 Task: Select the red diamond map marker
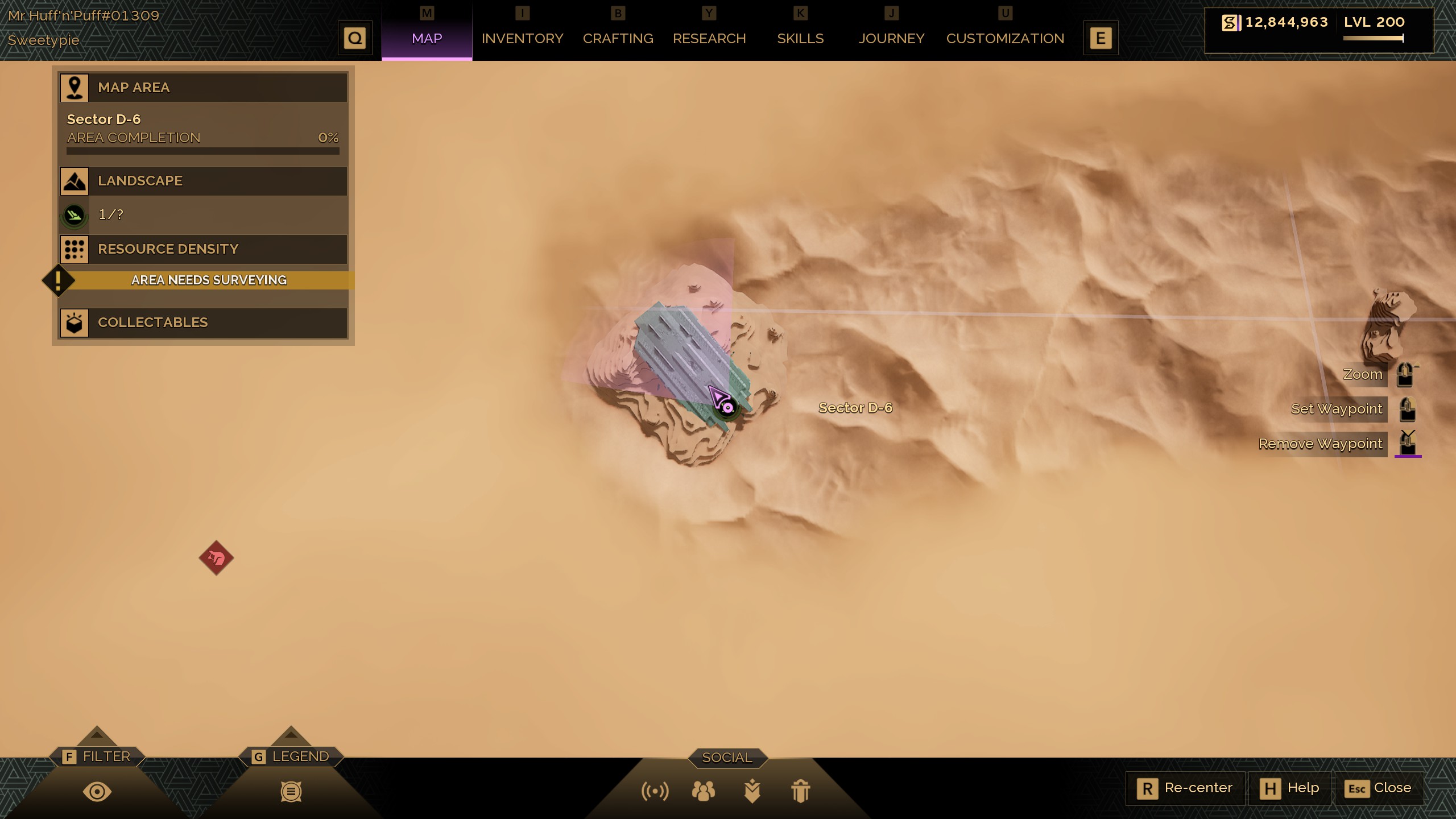coord(216,558)
